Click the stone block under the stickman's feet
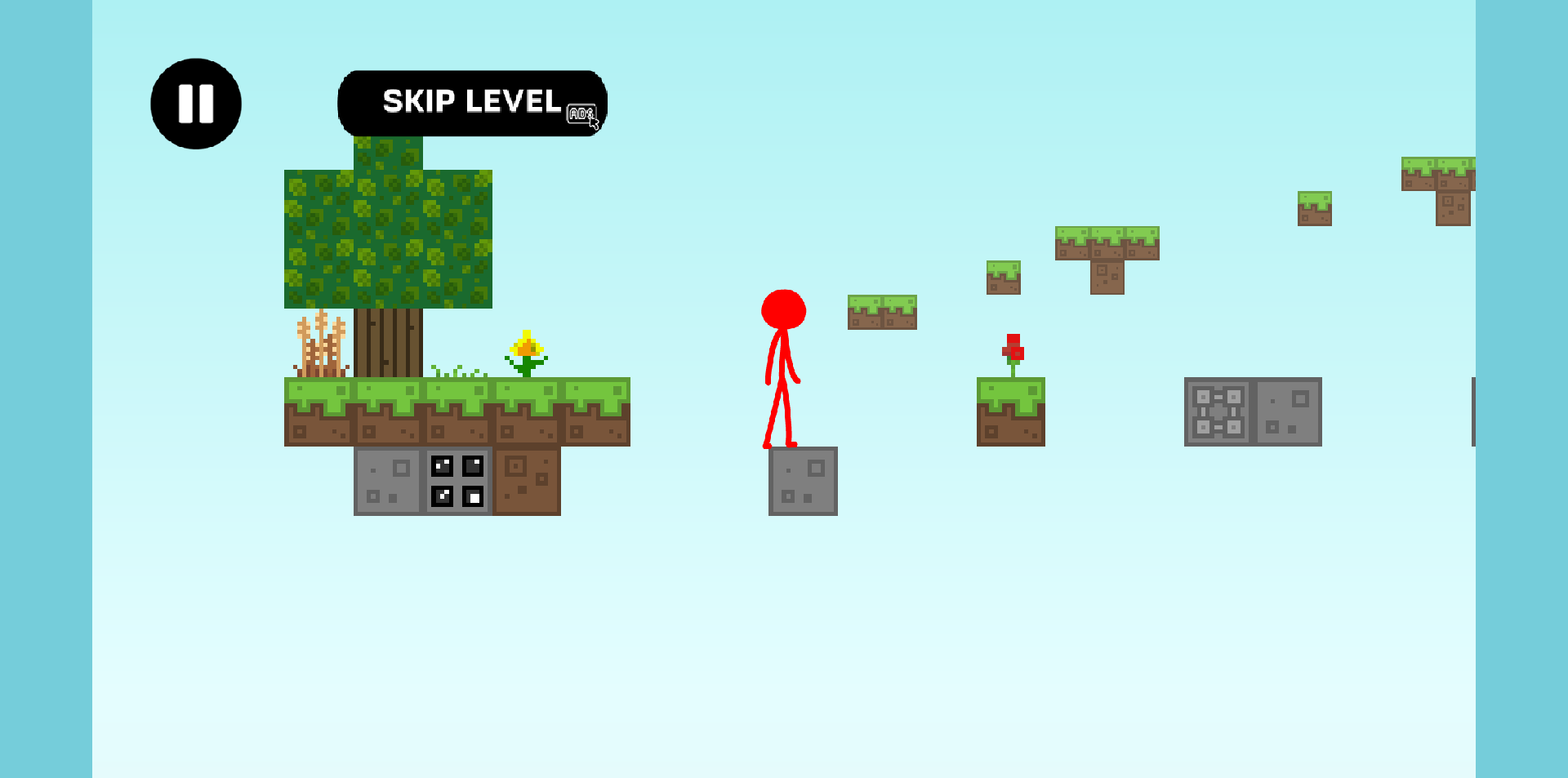This screenshot has height=778, width=1568. point(803,480)
